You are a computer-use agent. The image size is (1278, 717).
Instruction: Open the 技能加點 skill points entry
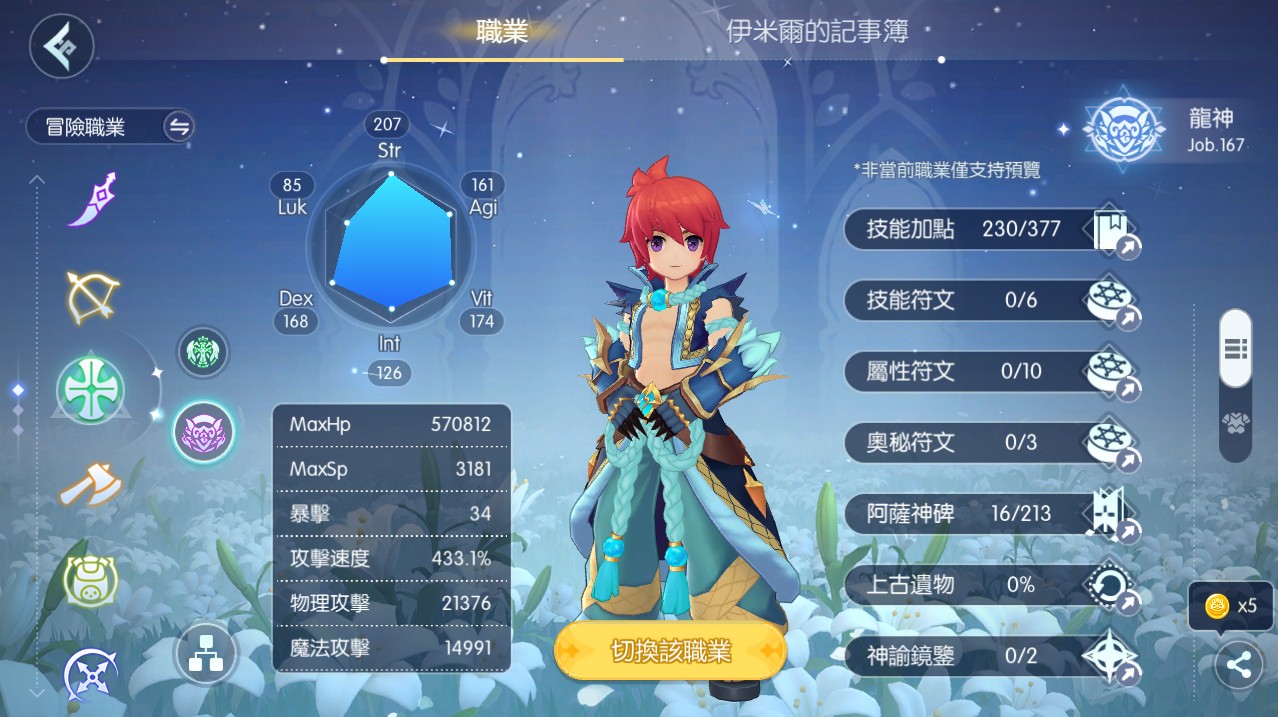[990, 230]
